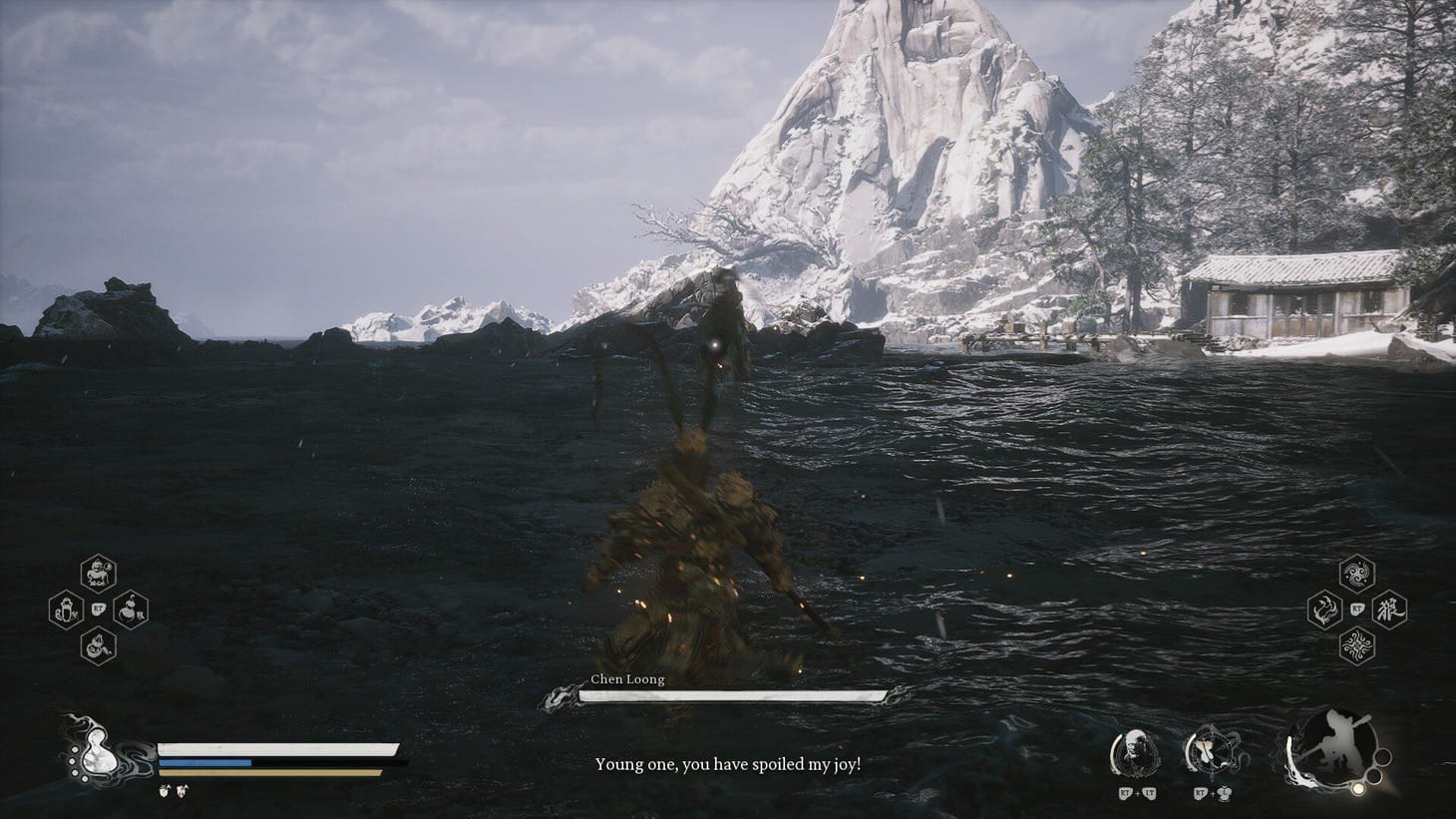Click the Chen Loong boss health bar
This screenshot has width=1456, height=819.
pos(728,695)
